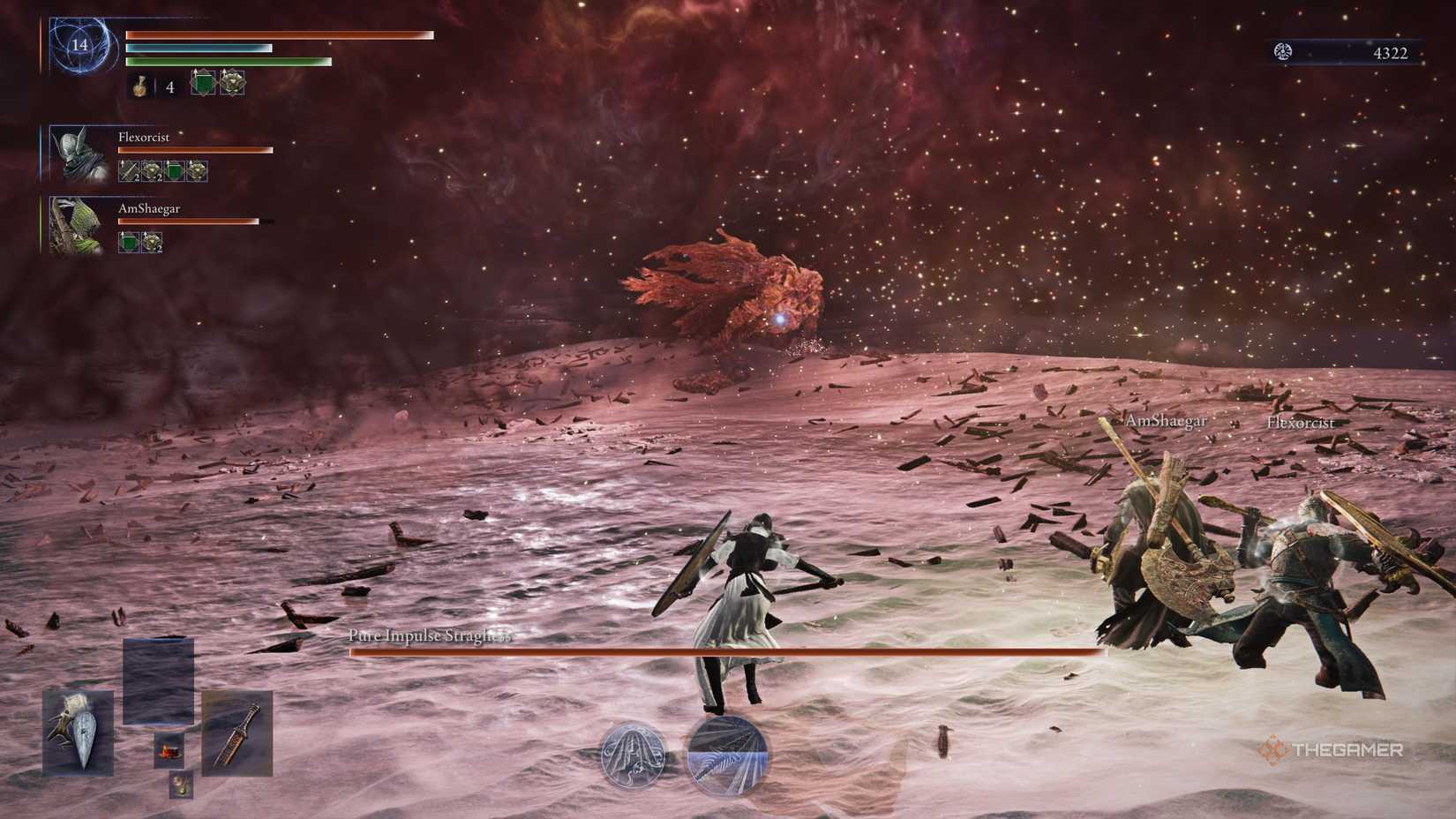The image size is (1456, 819).
Task: Click the rune wheel icon next to the 4322 counter
Action: 1285,50
